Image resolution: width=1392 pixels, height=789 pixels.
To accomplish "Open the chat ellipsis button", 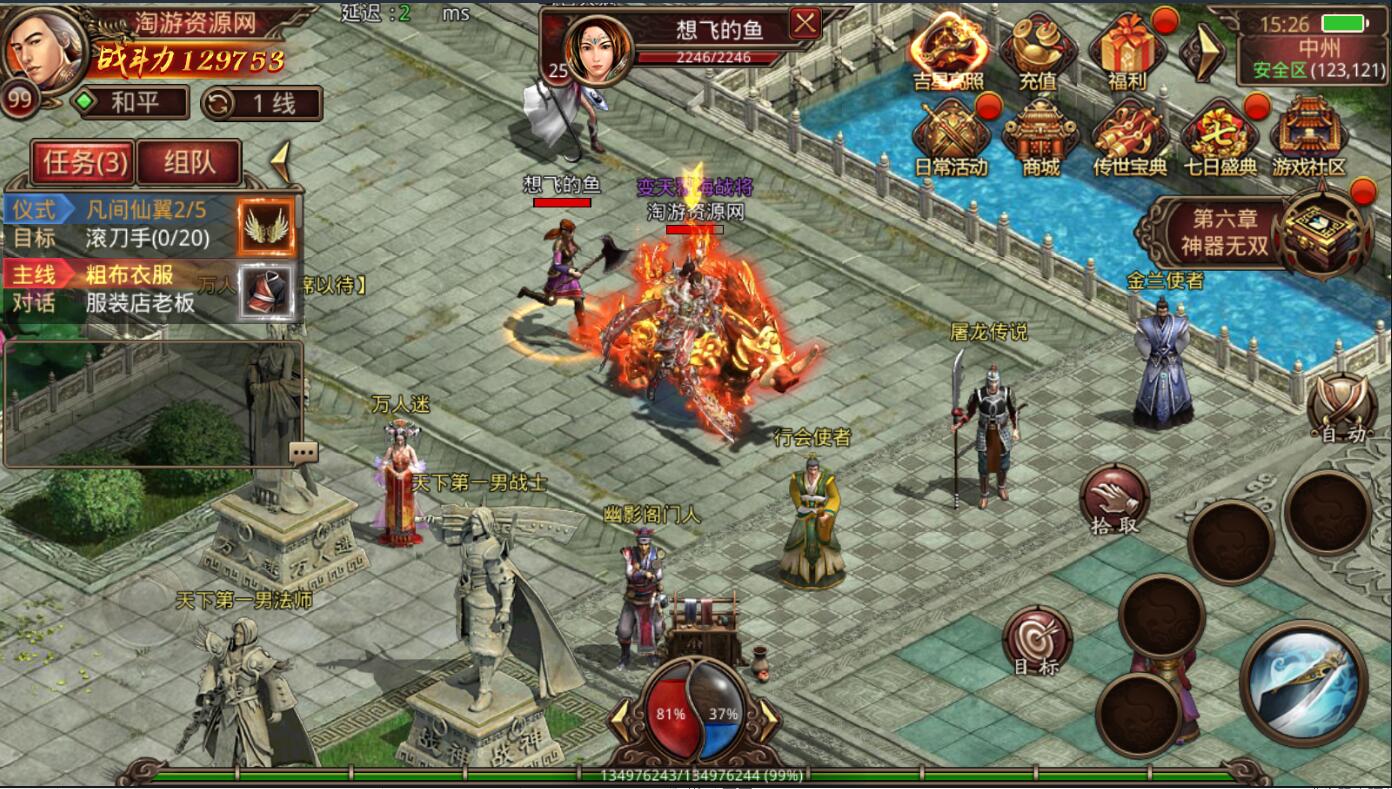I will [303, 452].
